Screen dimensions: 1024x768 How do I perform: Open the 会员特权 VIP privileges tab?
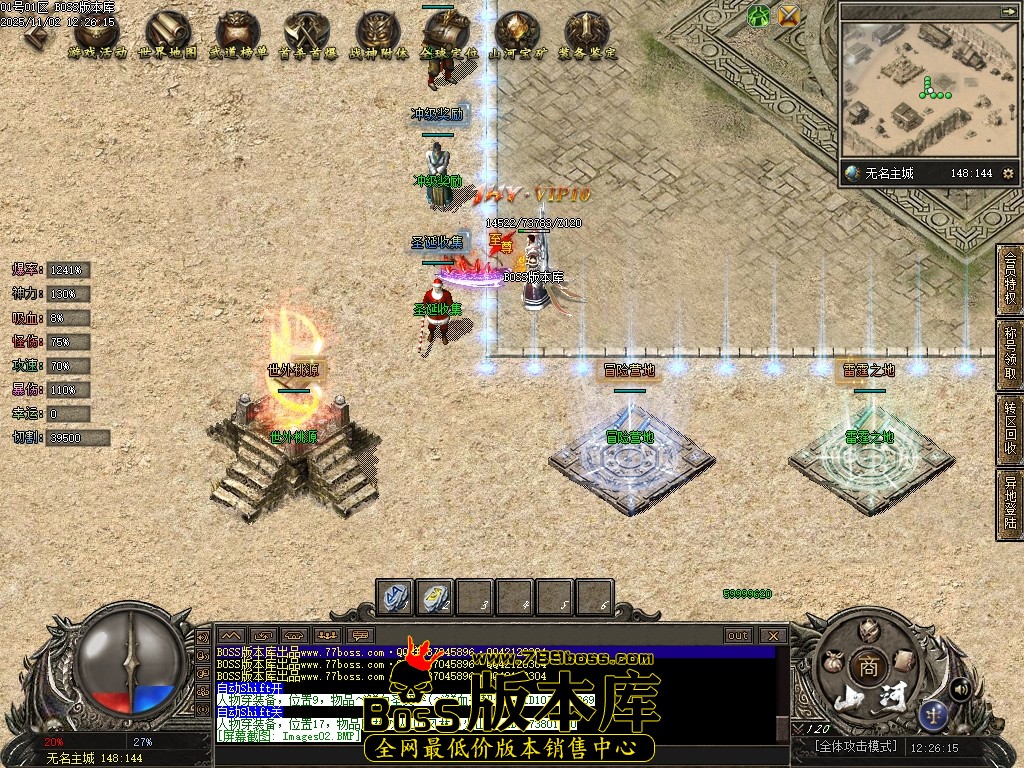pos(1010,280)
